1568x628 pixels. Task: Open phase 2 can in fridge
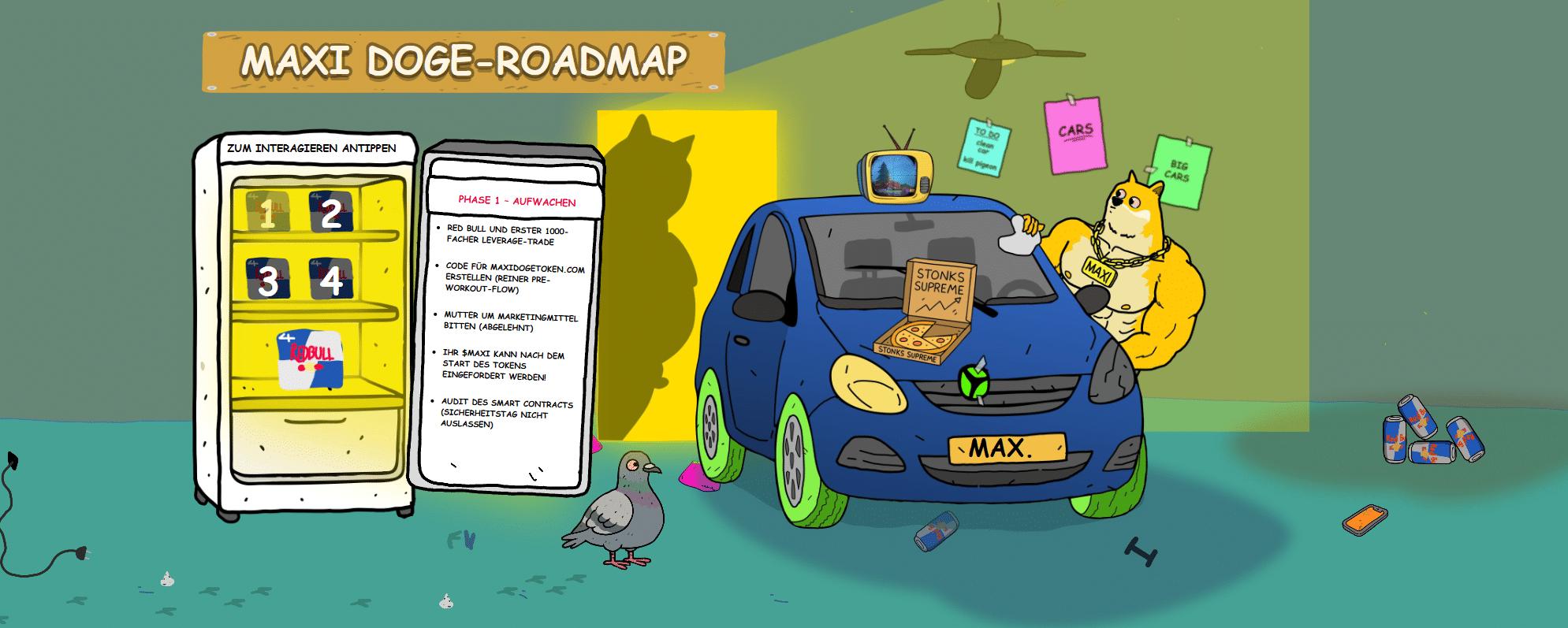coord(331,213)
